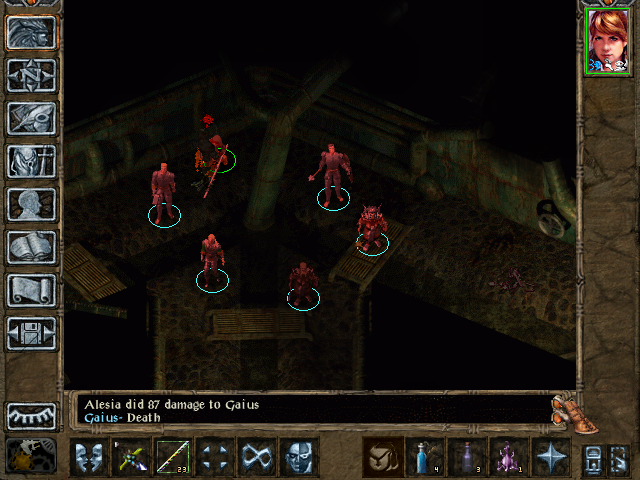640x480 pixels.
Task: Use the purple crystal quick item
Action: pos(509,458)
